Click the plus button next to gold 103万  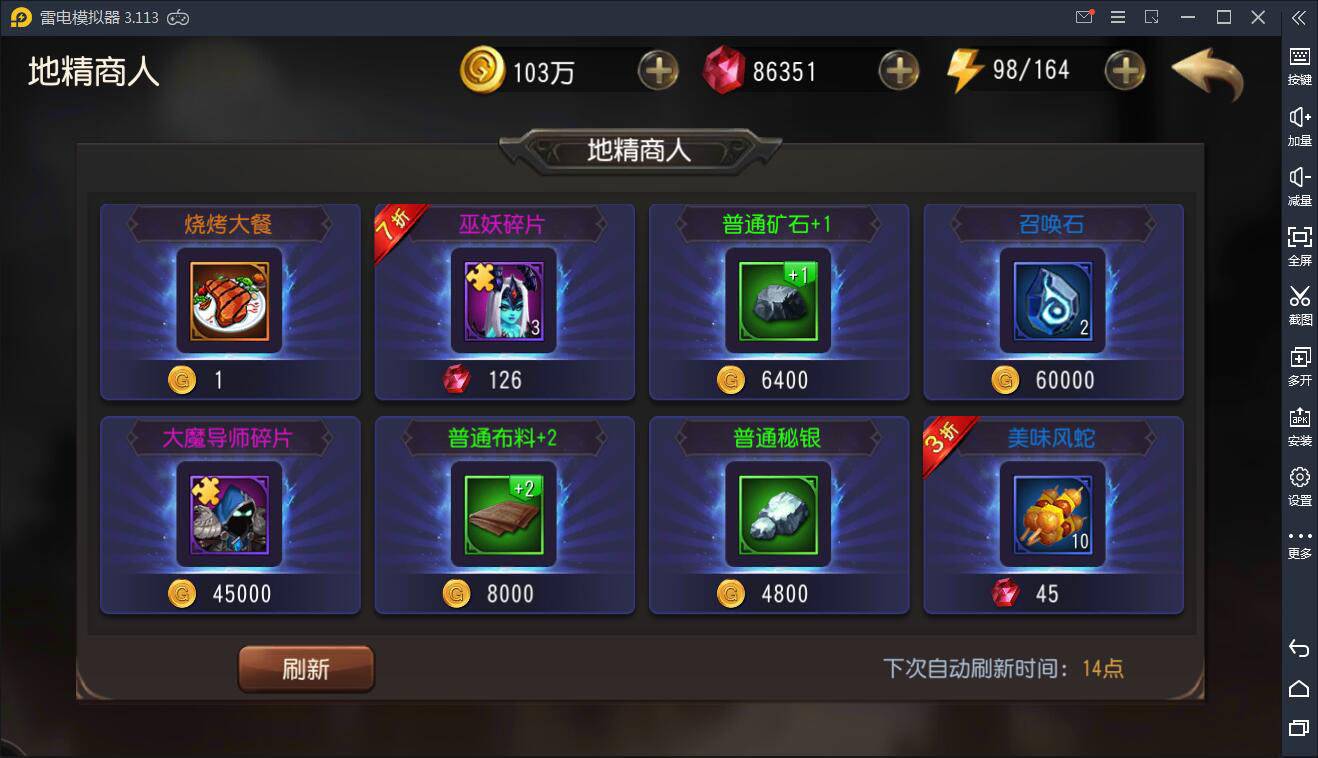point(659,70)
